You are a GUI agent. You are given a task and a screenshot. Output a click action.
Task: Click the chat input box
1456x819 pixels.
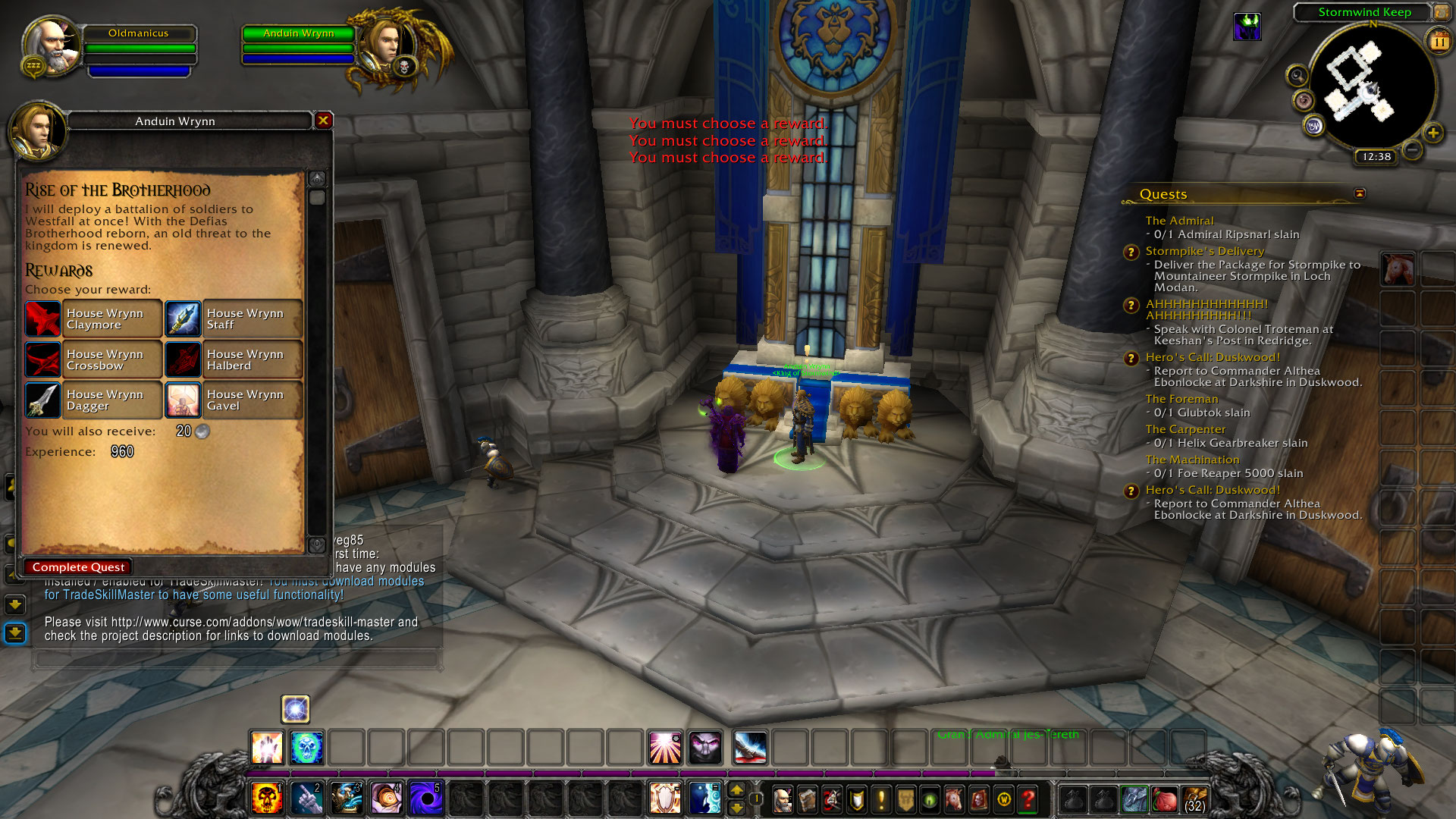click(x=235, y=658)
